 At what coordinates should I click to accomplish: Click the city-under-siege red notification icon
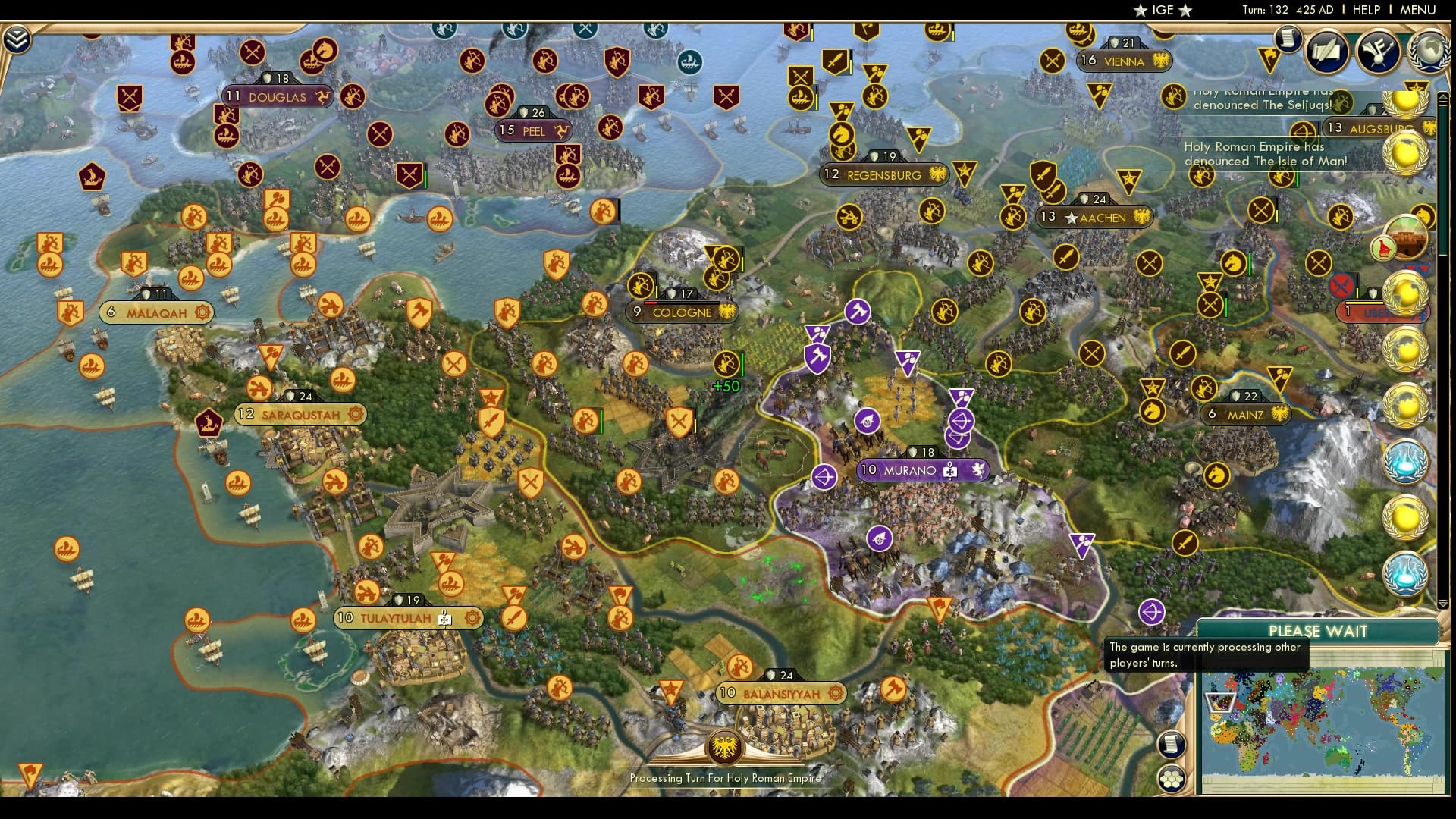point(1339,287)
